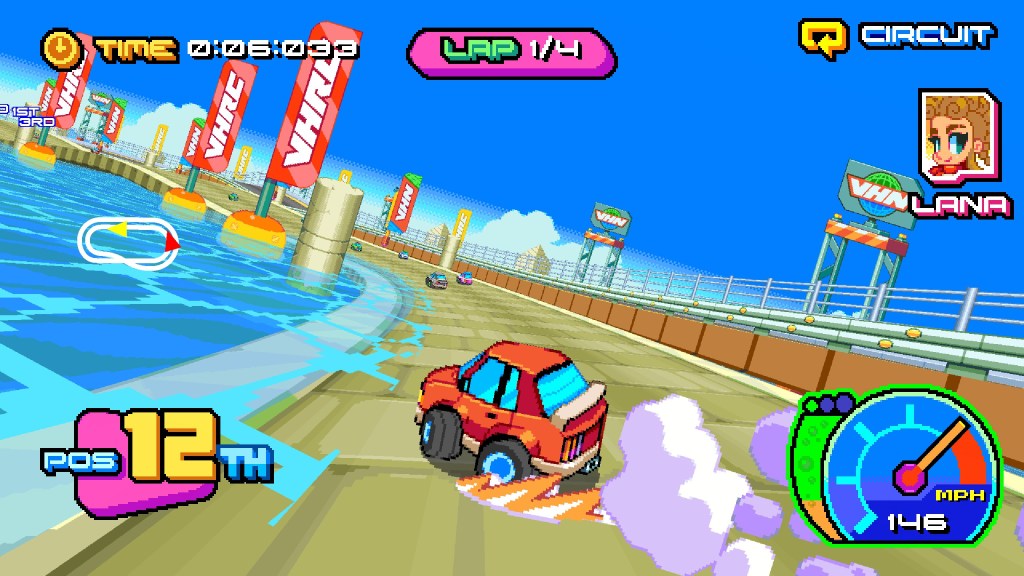Click the yellow Circuit mode icon
The image size is (1024, 576).
coord(823,36)
